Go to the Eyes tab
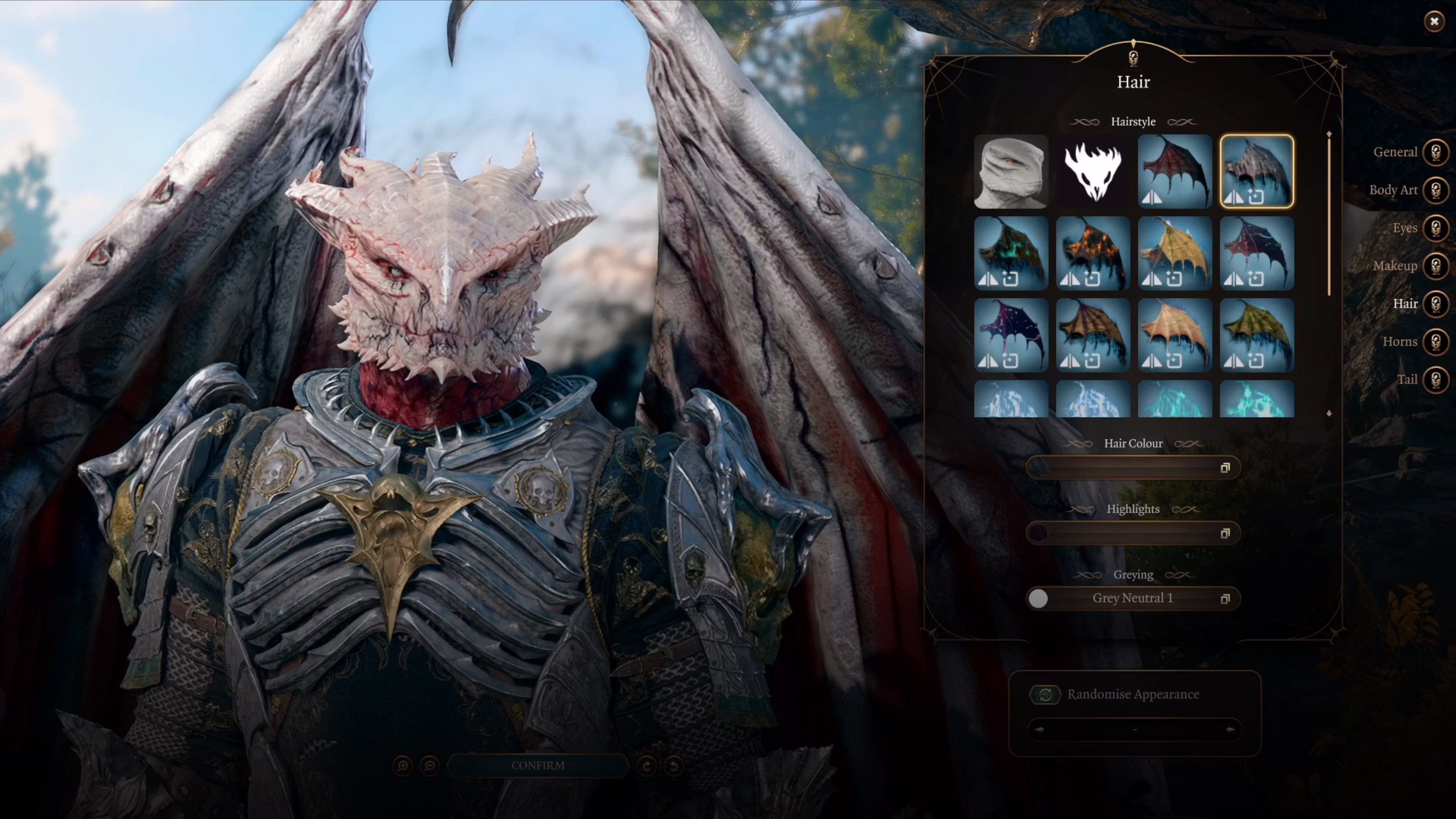Viewport: 1456px width, 819px height. point(1436,228)
